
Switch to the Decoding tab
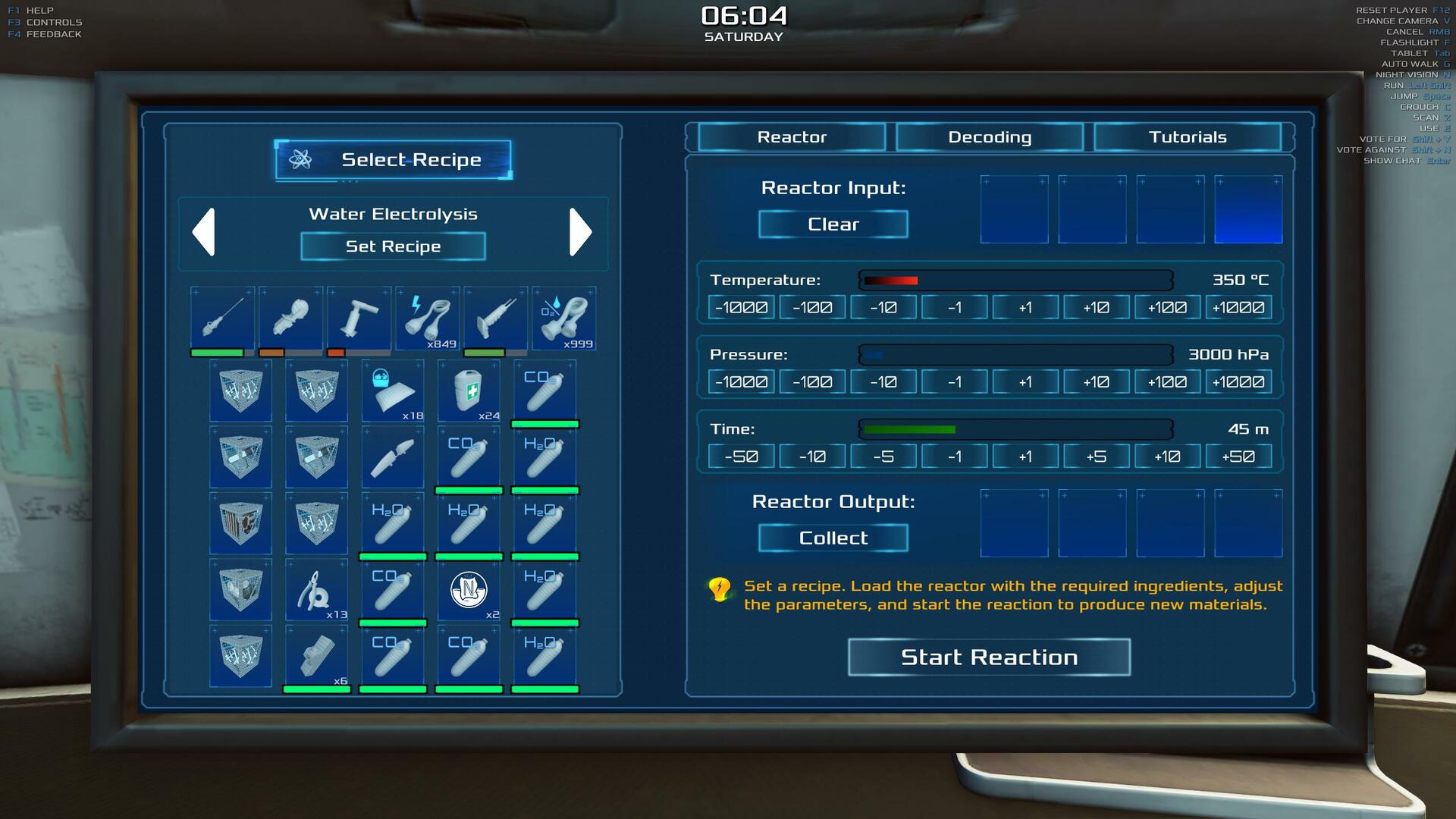point(989,137)
